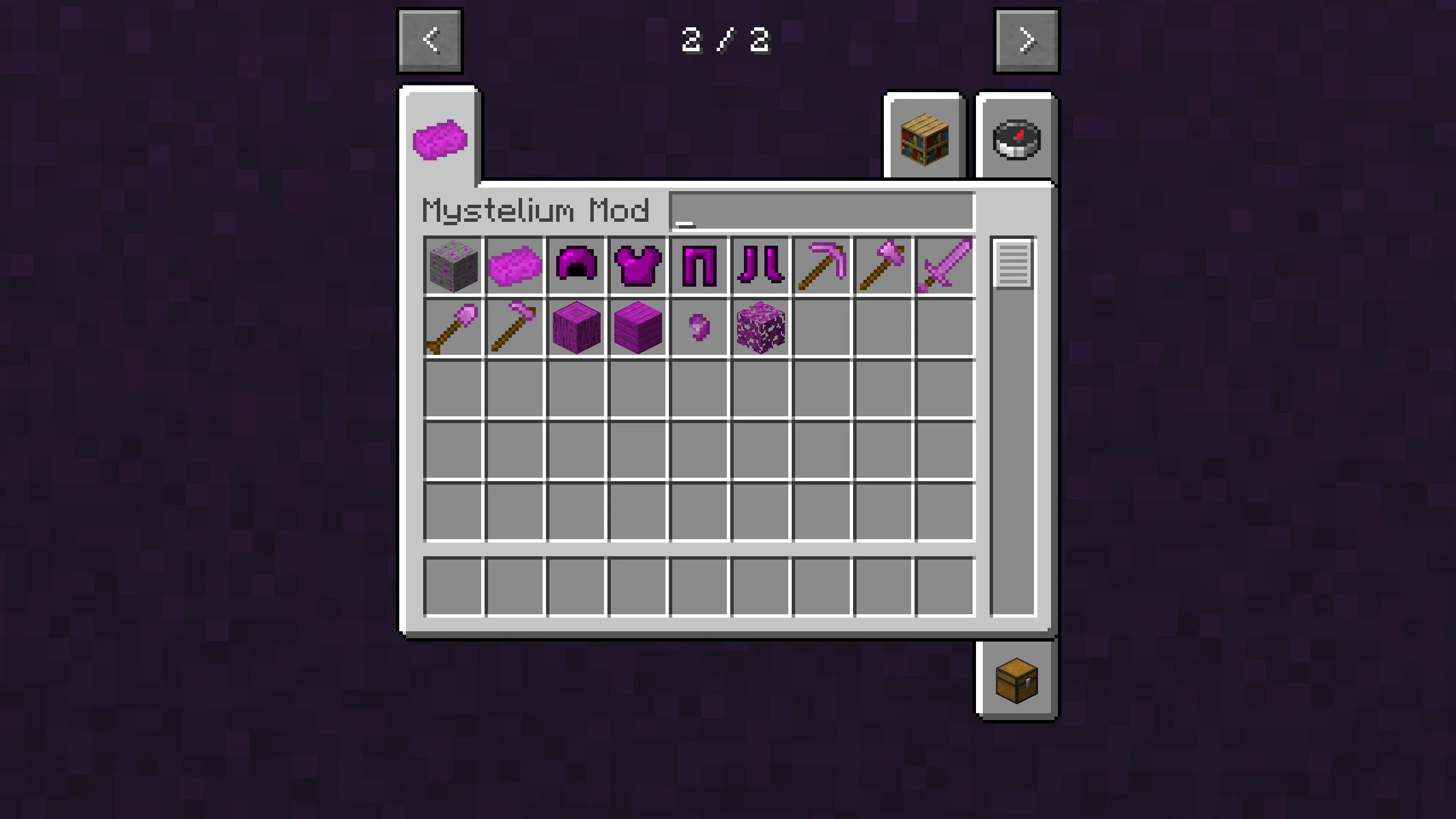Screen dimensions: 1456x819
Task: Switch to the survival inventory chest tab
Action: (x=1016, y=682)
